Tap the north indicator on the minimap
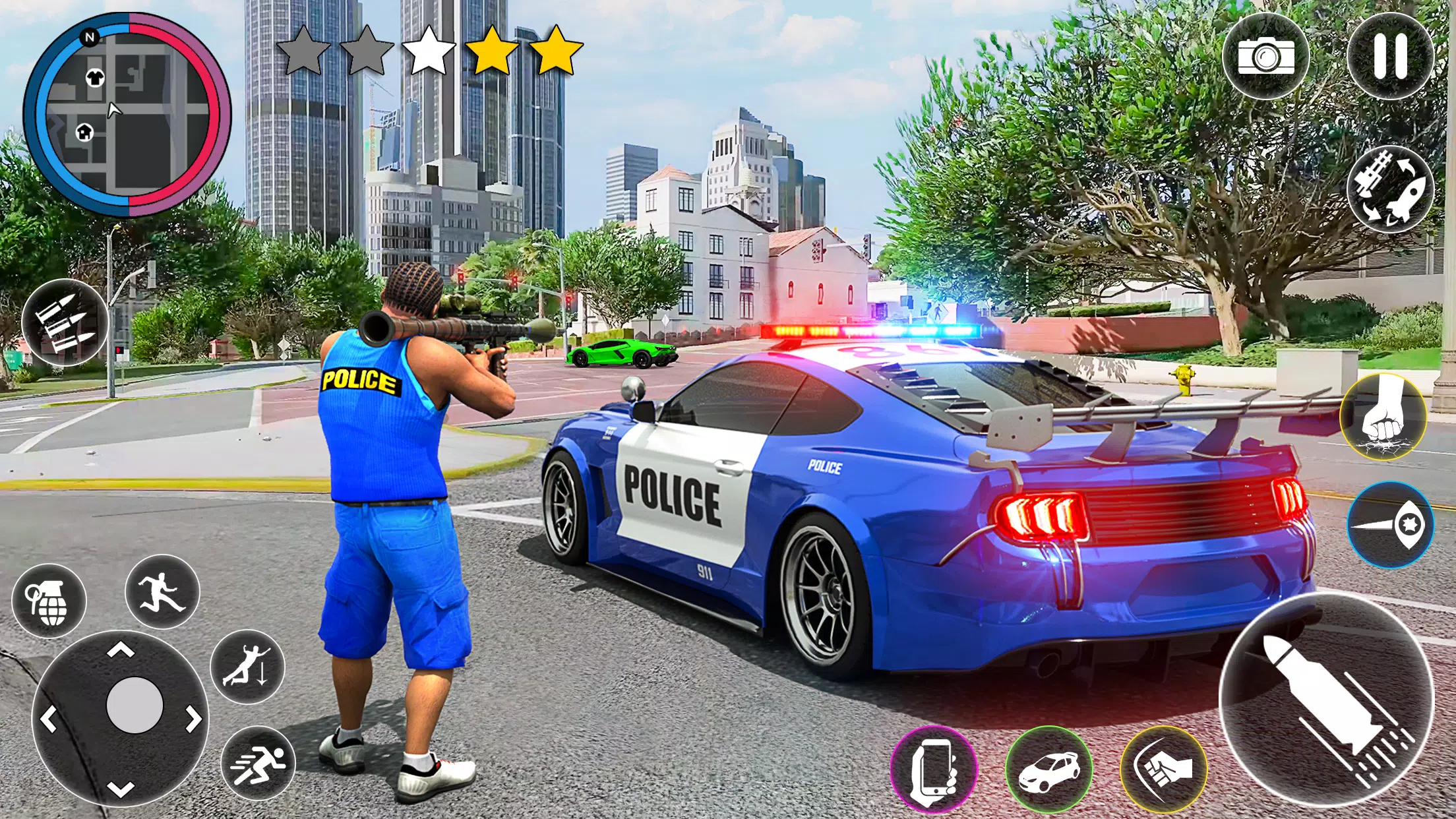 point(91,37)
